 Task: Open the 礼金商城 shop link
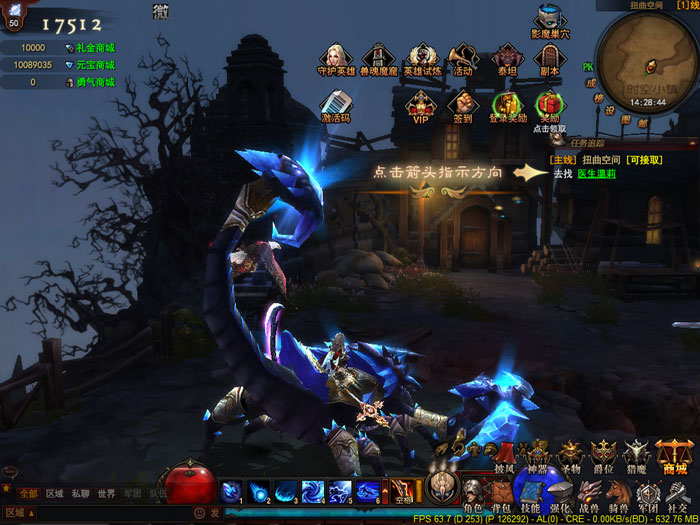click(x=94, y=48)
